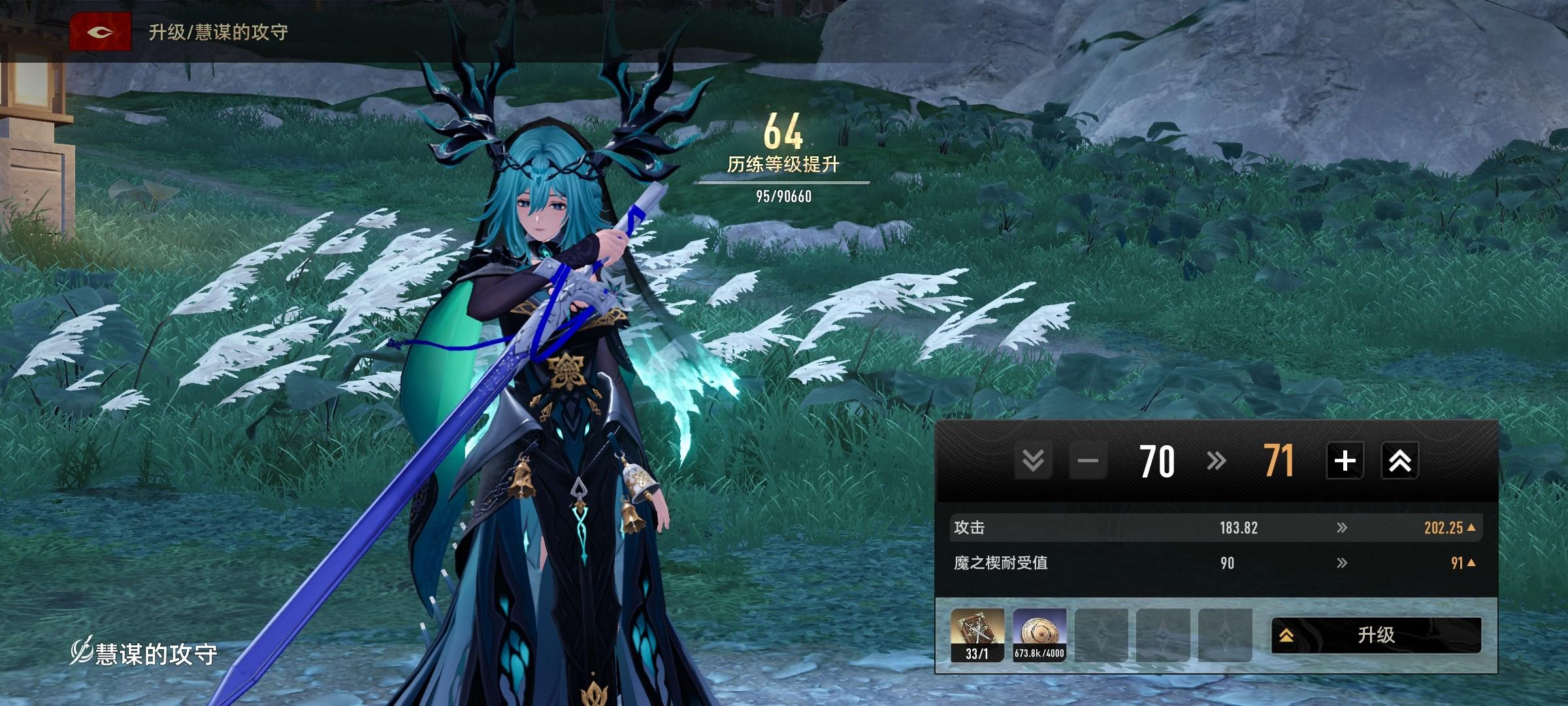Screen dimensions: 1568x706
Task: Increase target level with the plus button
Action: (1345, 461)
